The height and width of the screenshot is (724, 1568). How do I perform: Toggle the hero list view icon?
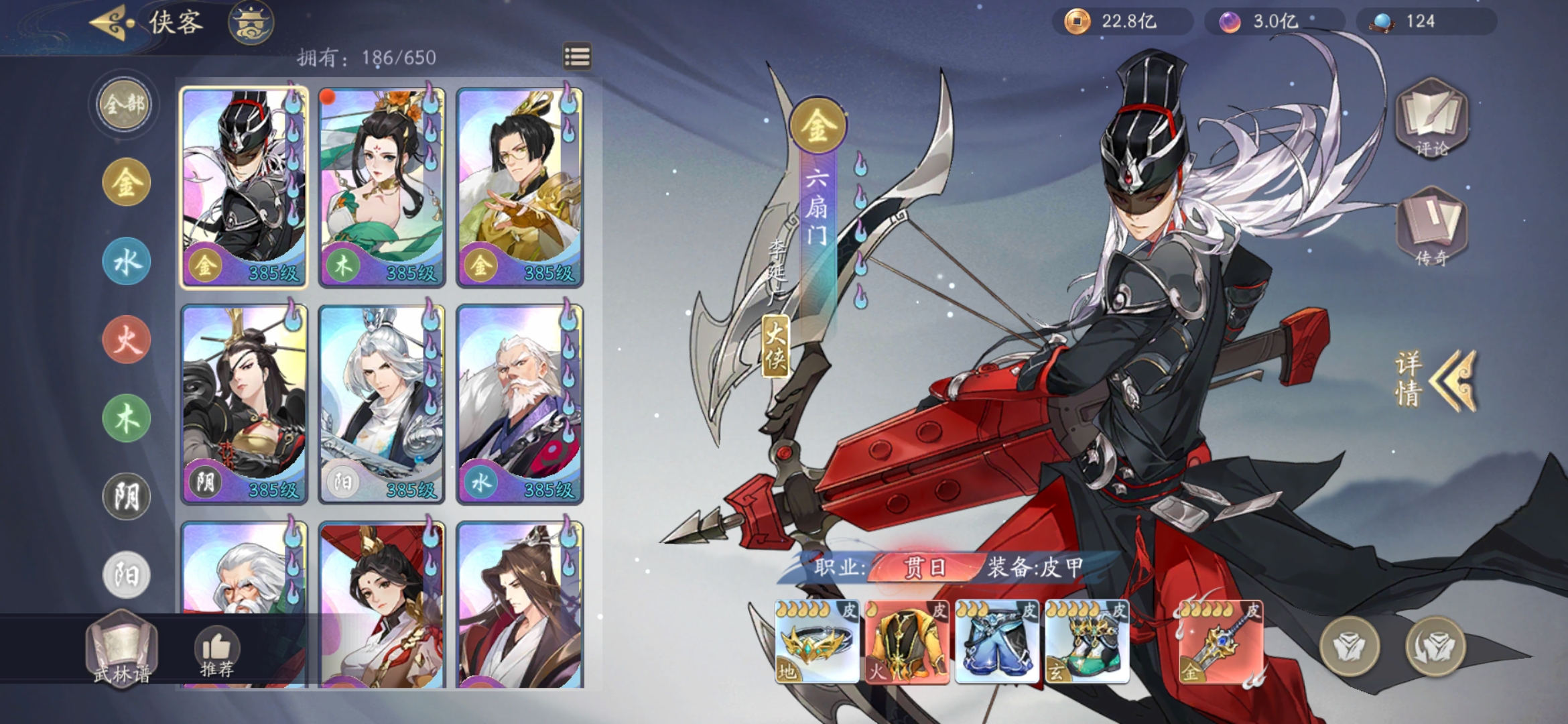click(x=577, y=56)
